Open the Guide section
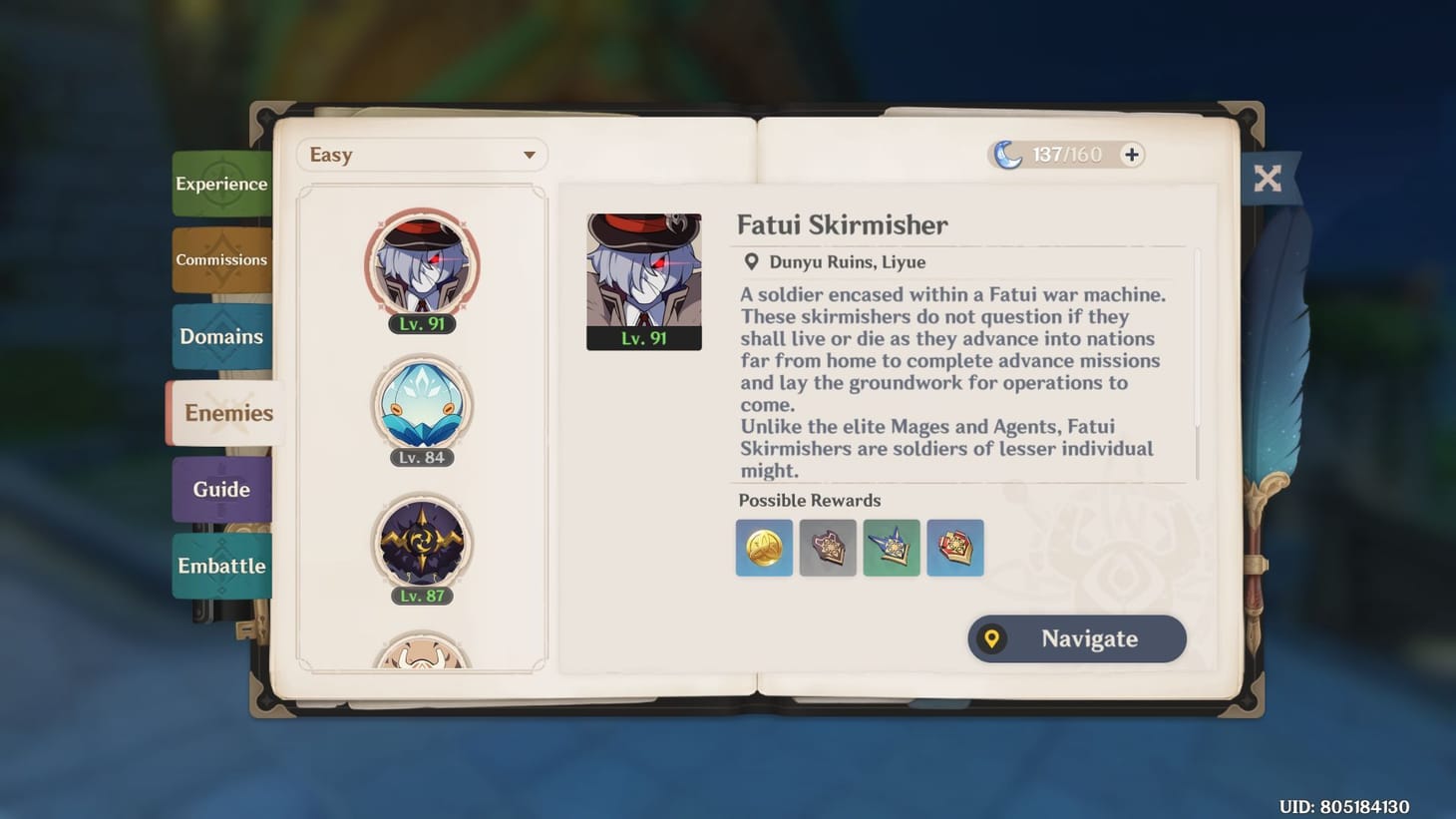The image size is (1456, 819). point(221,489)
